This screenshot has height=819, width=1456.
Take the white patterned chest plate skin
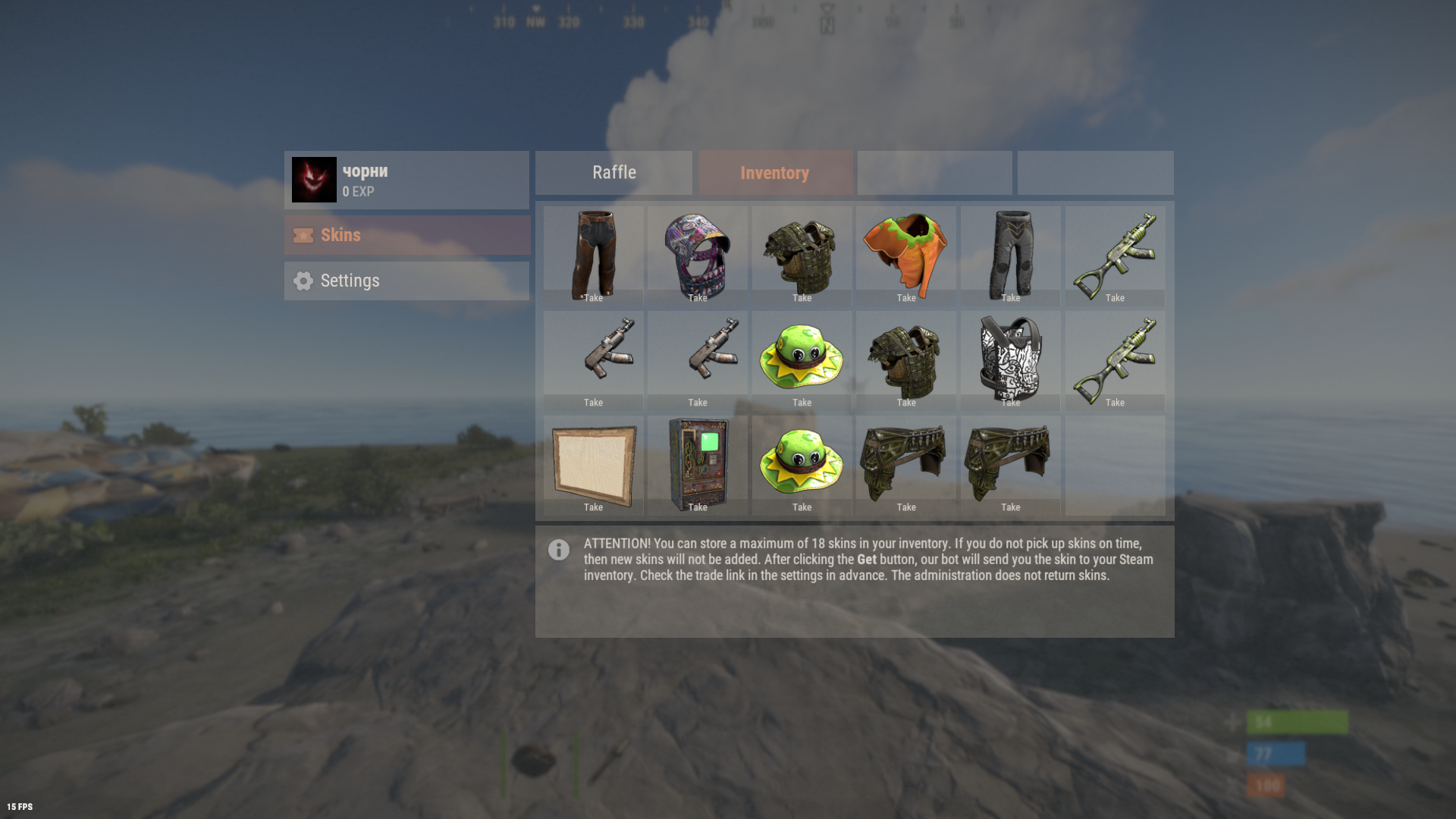point(1010,402)
